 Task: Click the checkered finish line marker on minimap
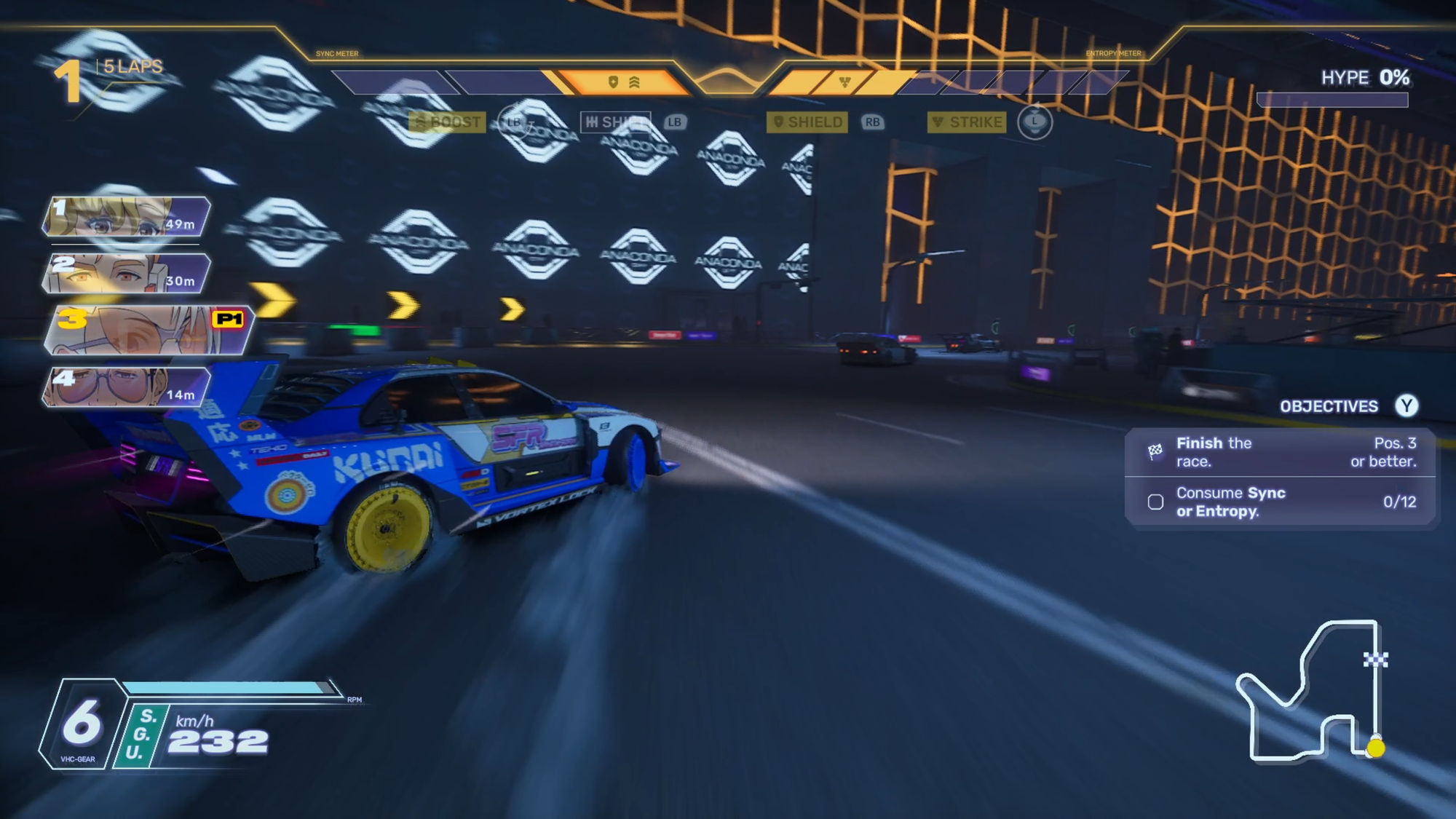[x=1375, y=660]
